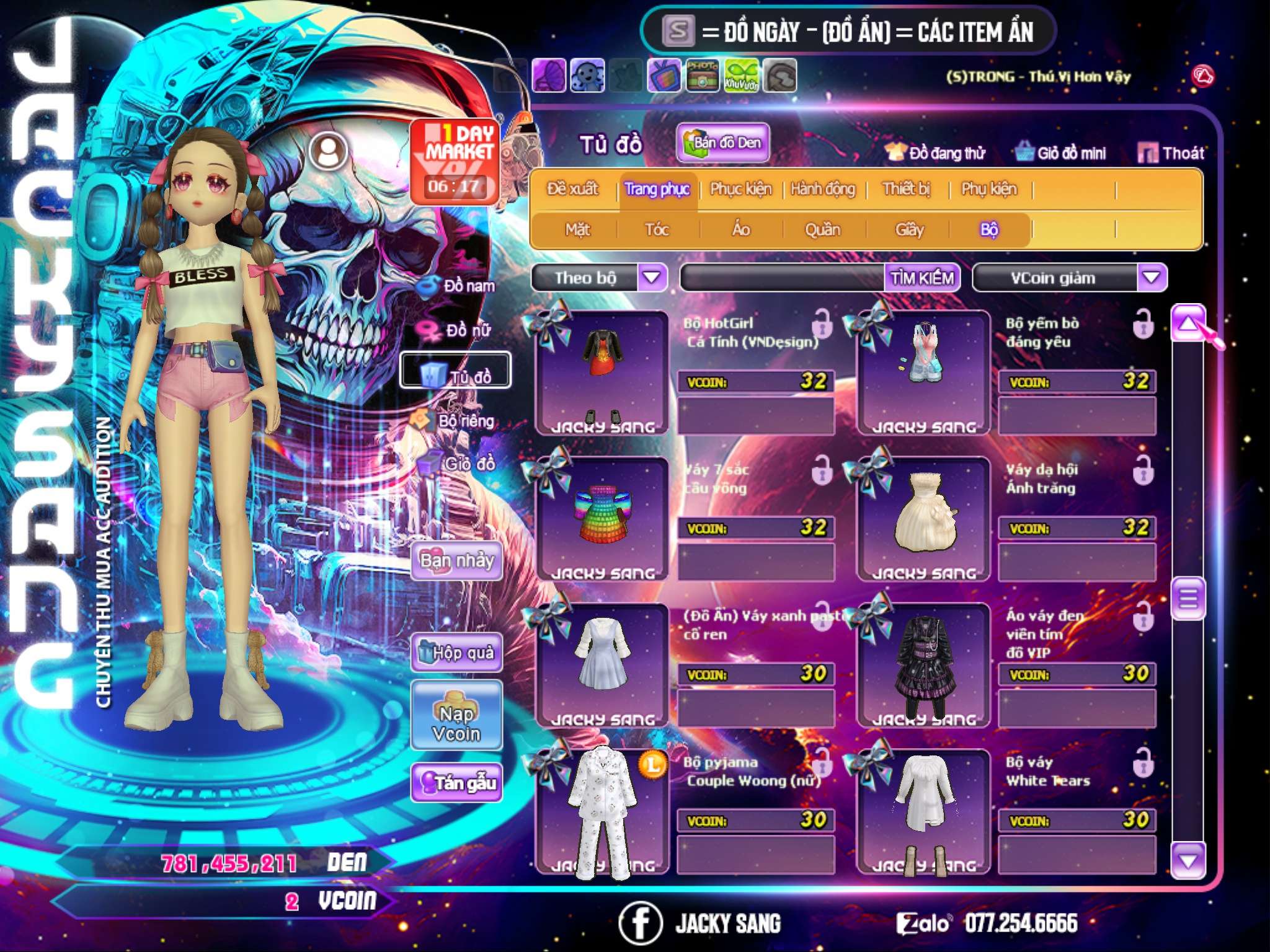
Task: Open the Theo bộ dropdown
Action: (x=652, y=277)
